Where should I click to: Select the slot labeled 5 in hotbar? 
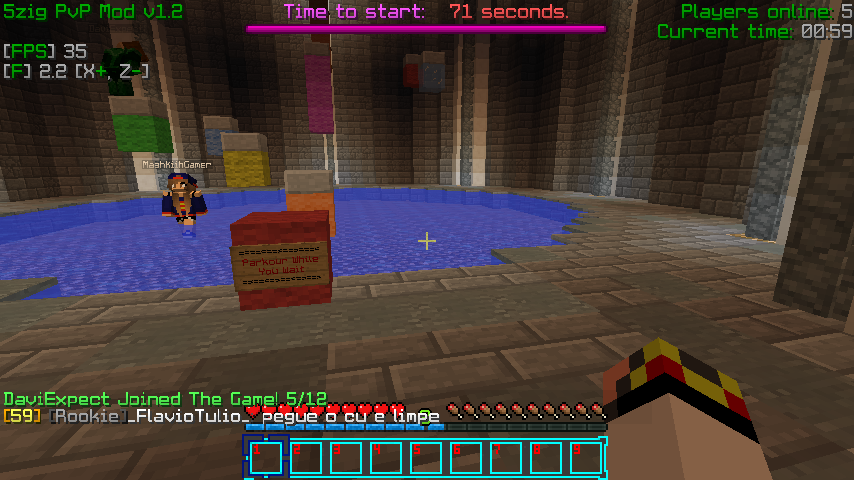[x=426, y=458]
